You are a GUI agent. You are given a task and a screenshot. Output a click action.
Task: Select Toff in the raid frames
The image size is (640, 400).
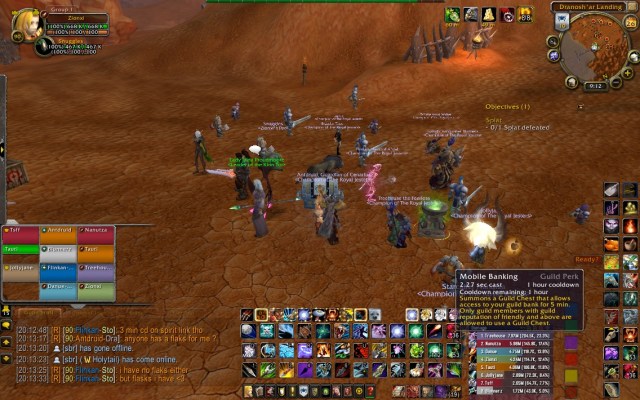(x=20, y=230)
